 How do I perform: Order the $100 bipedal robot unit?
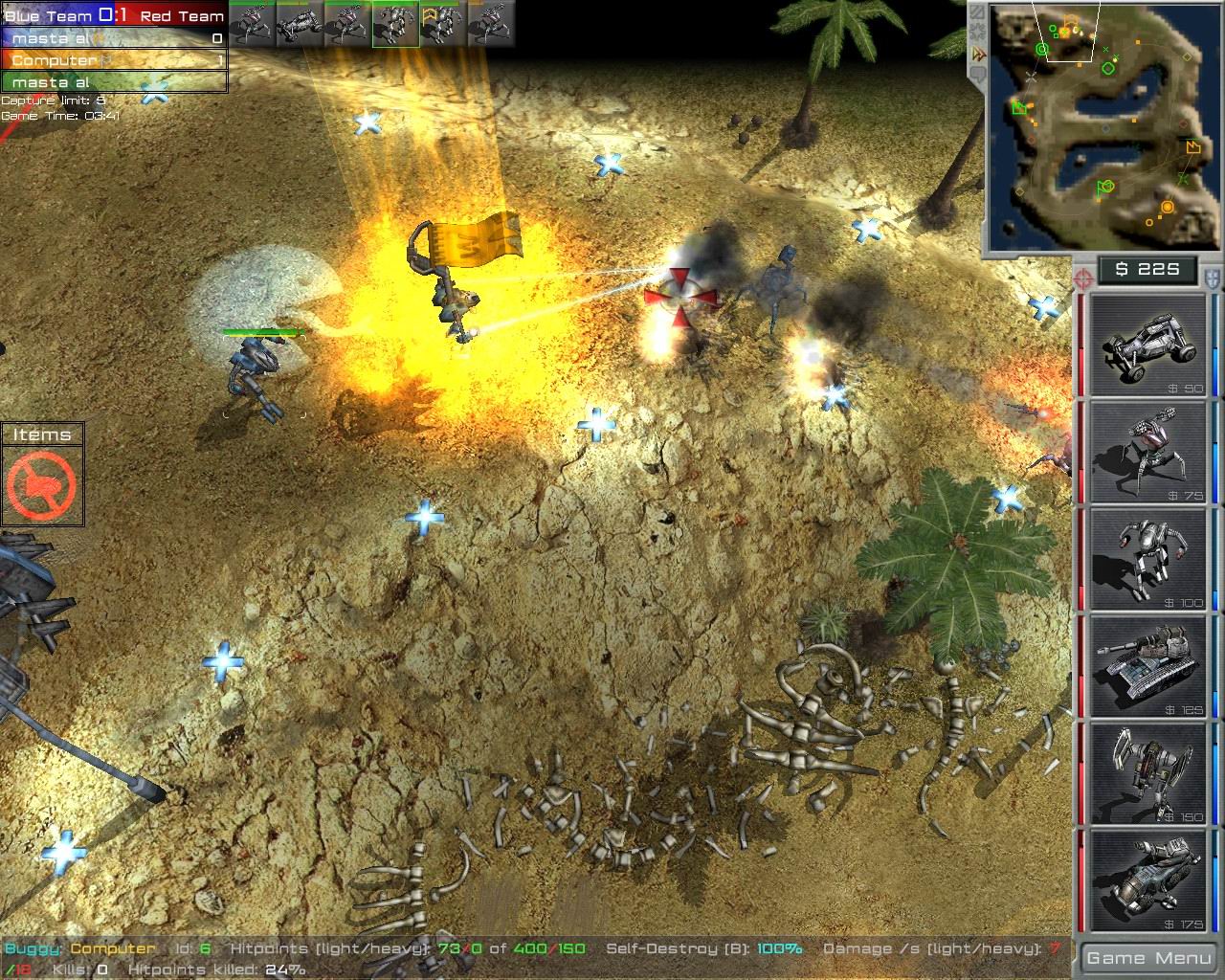1146,560
